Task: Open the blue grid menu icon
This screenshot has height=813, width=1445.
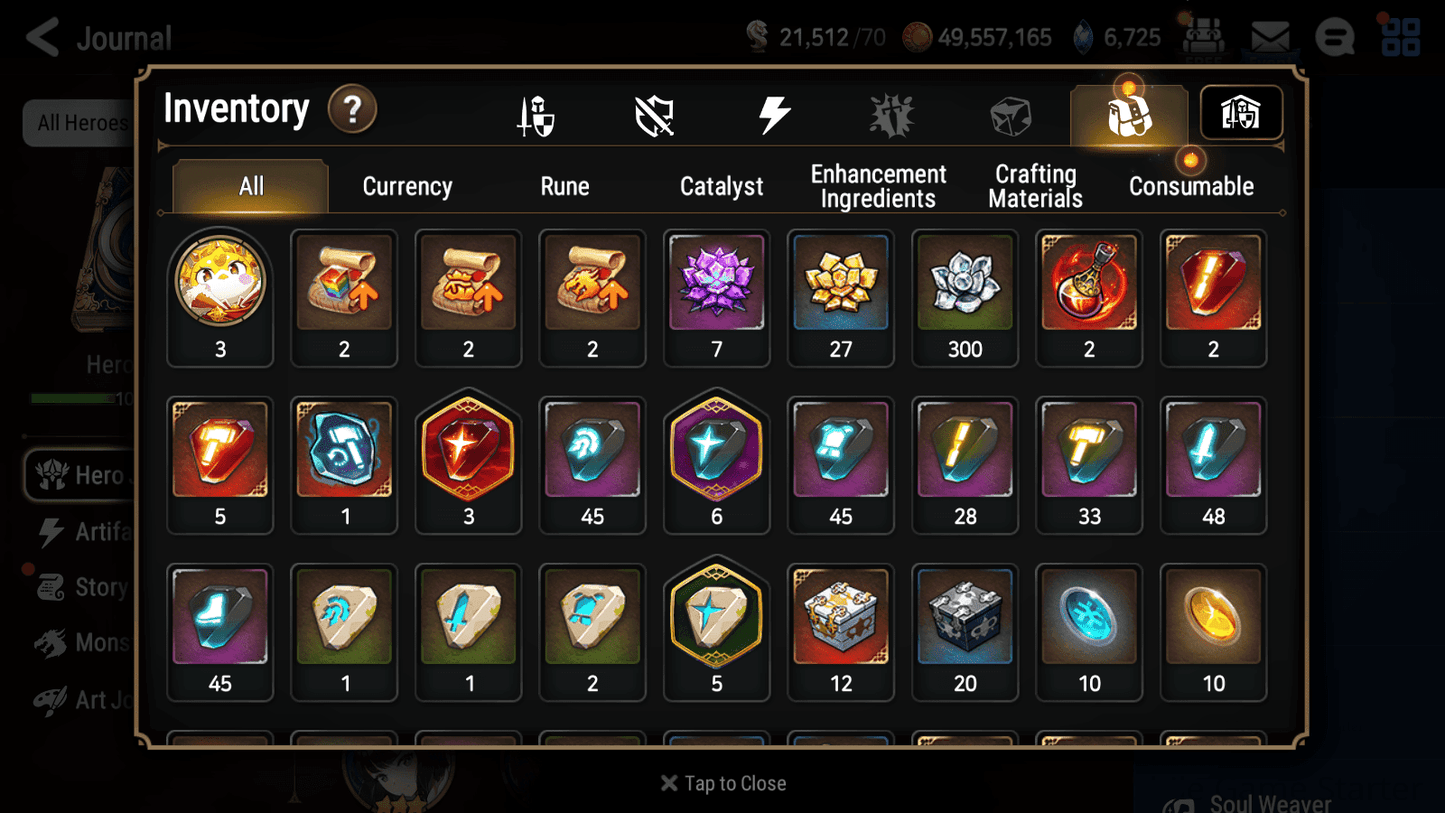Action: 1400,37
